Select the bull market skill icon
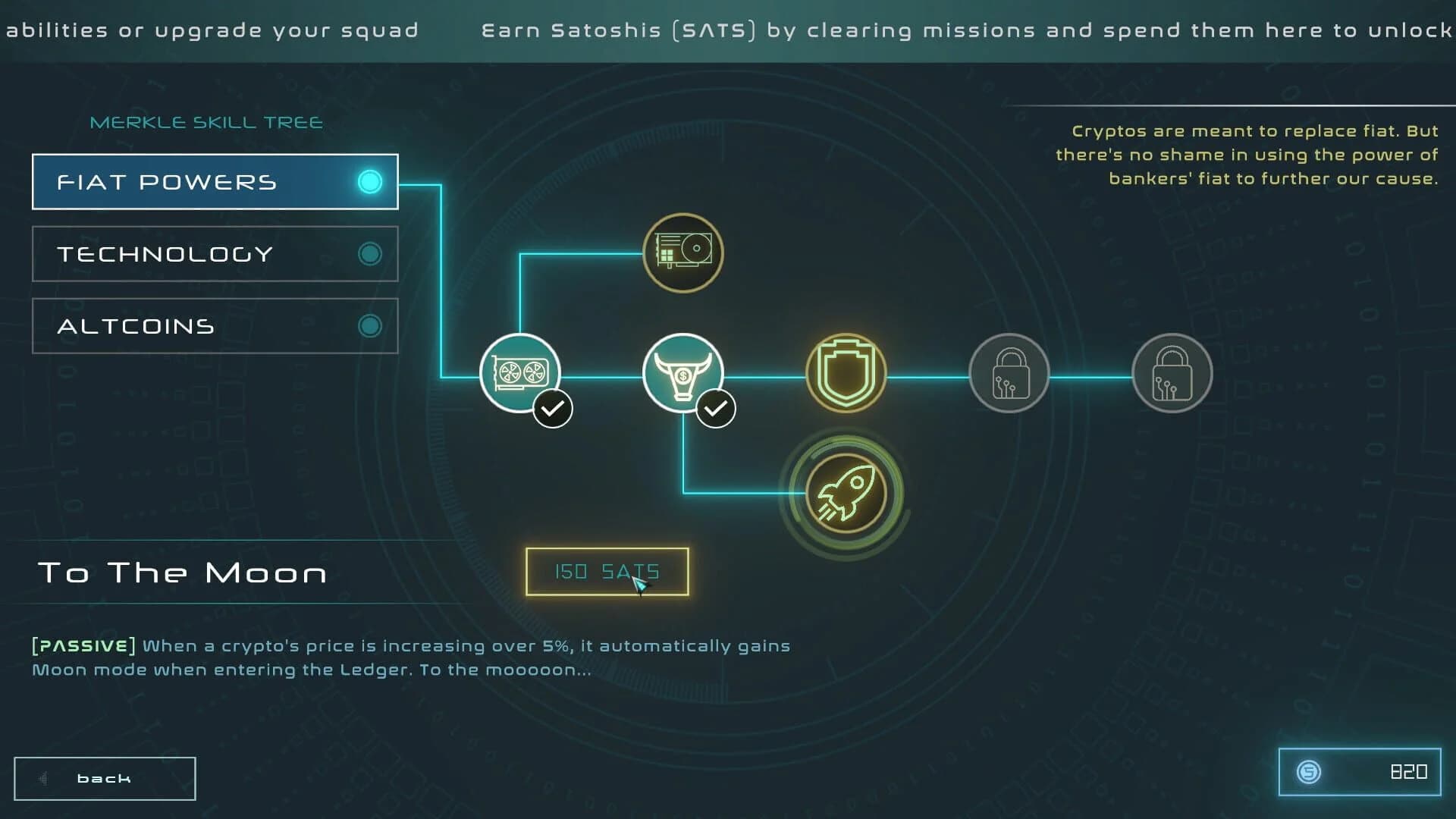 [683, 373]
